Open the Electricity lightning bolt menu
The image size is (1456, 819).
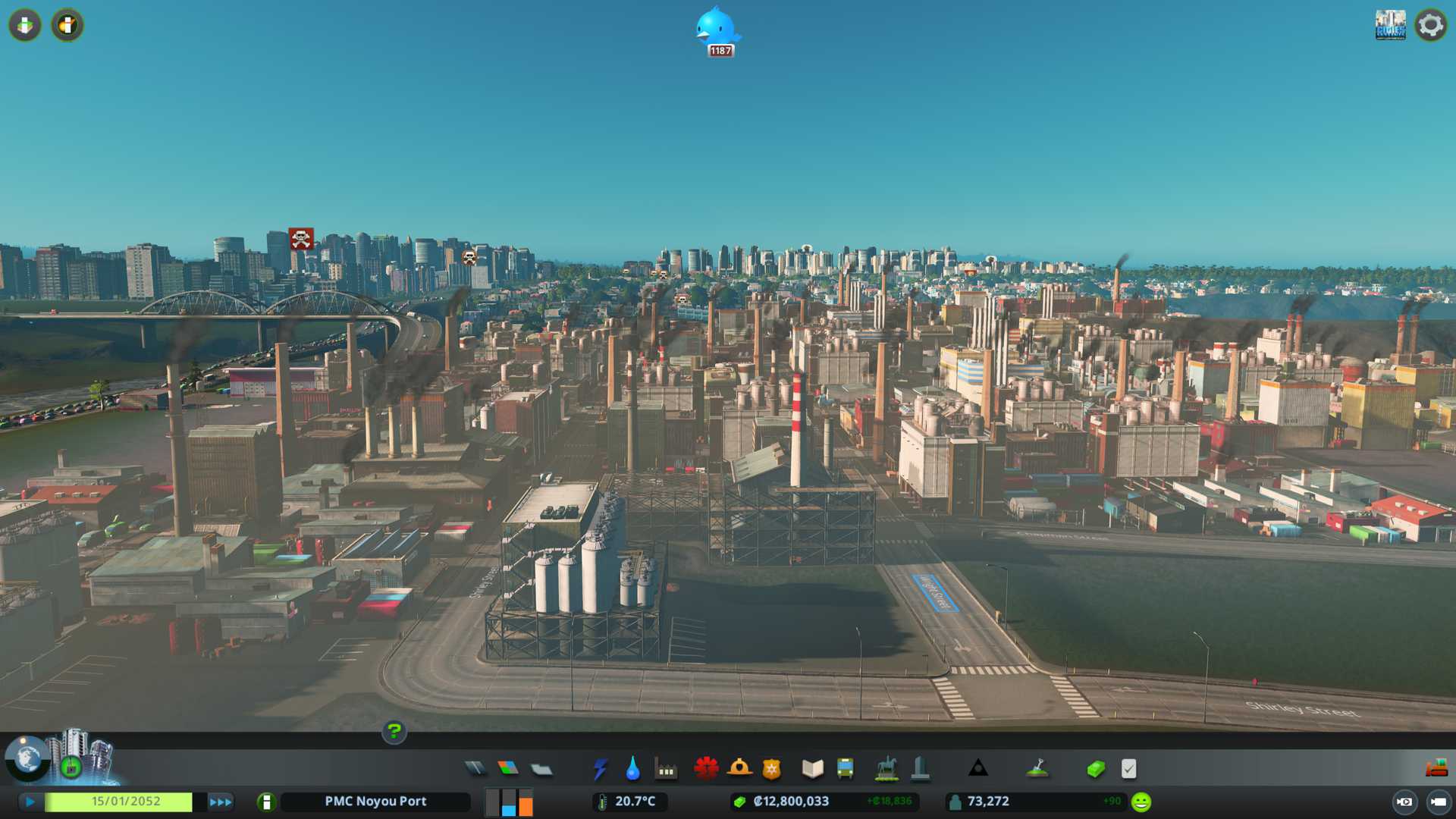click(601, 769)
